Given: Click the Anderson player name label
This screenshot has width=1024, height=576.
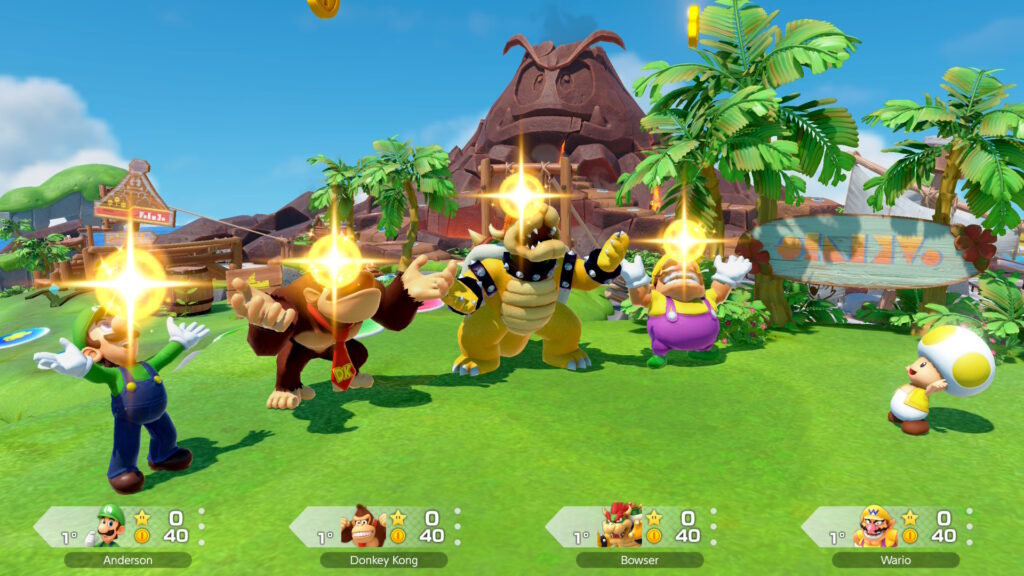Looking at the screenshot, I should 128,560.
